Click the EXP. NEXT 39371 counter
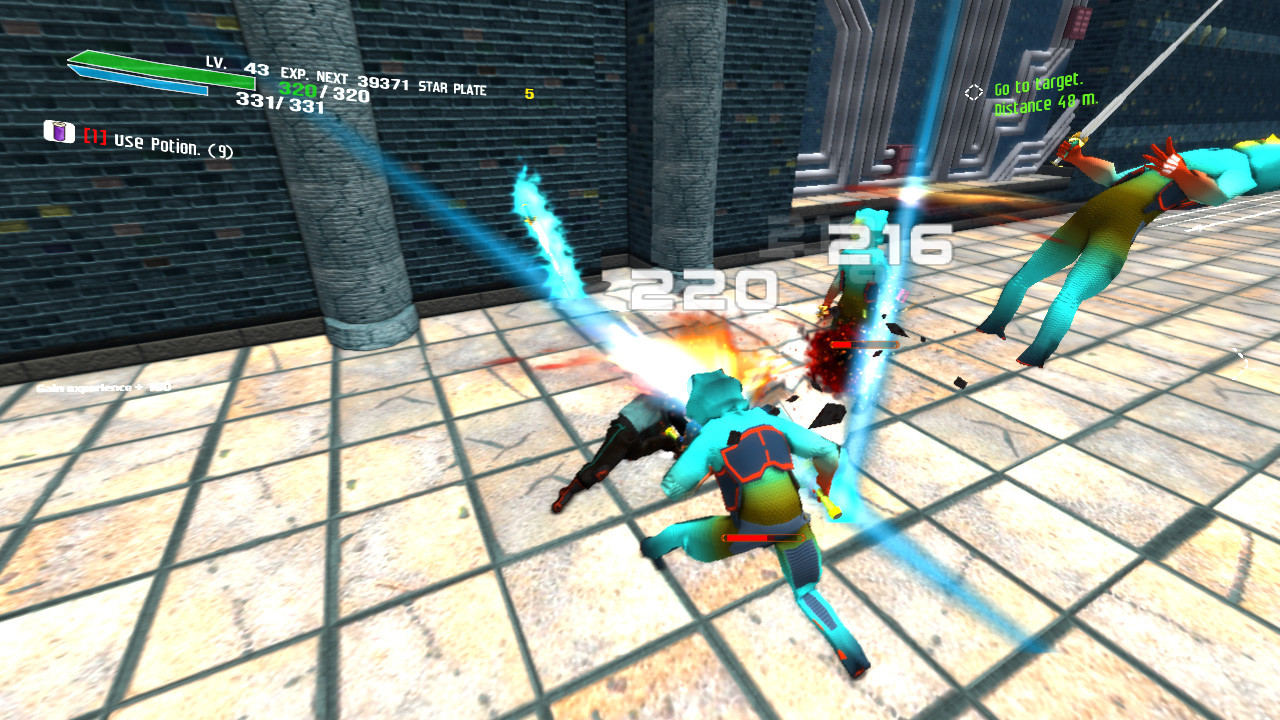Viewport: 1280px width, 720px height. (345, 76)
